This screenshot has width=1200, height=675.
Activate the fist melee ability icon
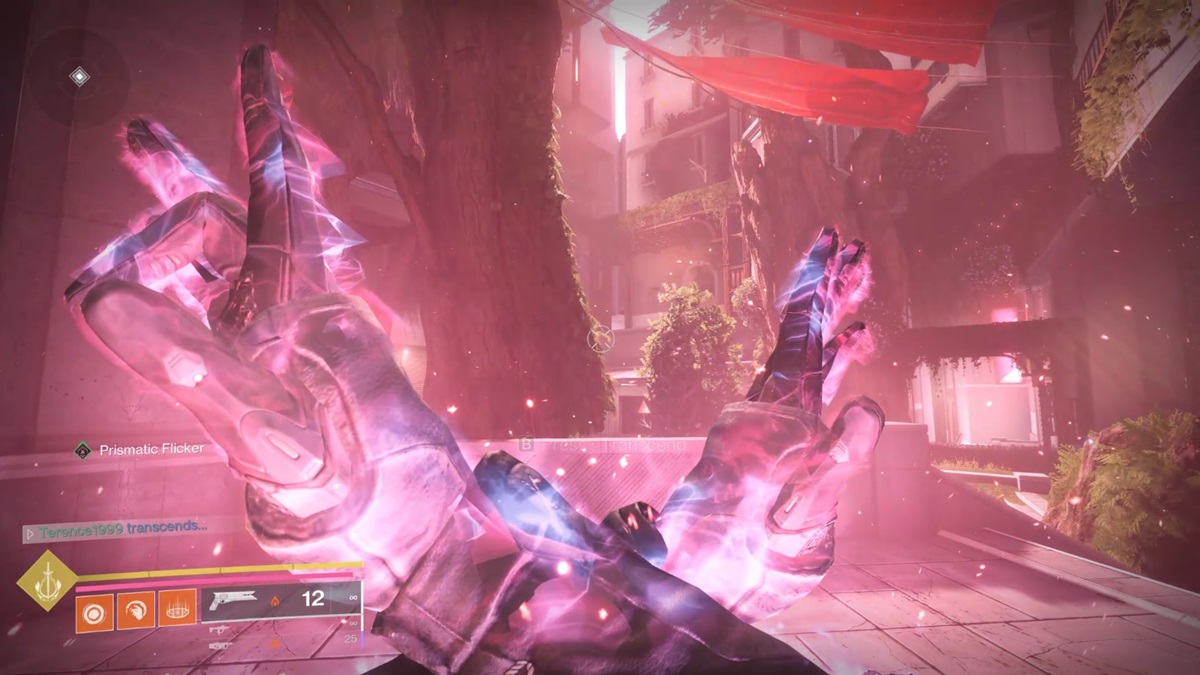tap(136, 608)
